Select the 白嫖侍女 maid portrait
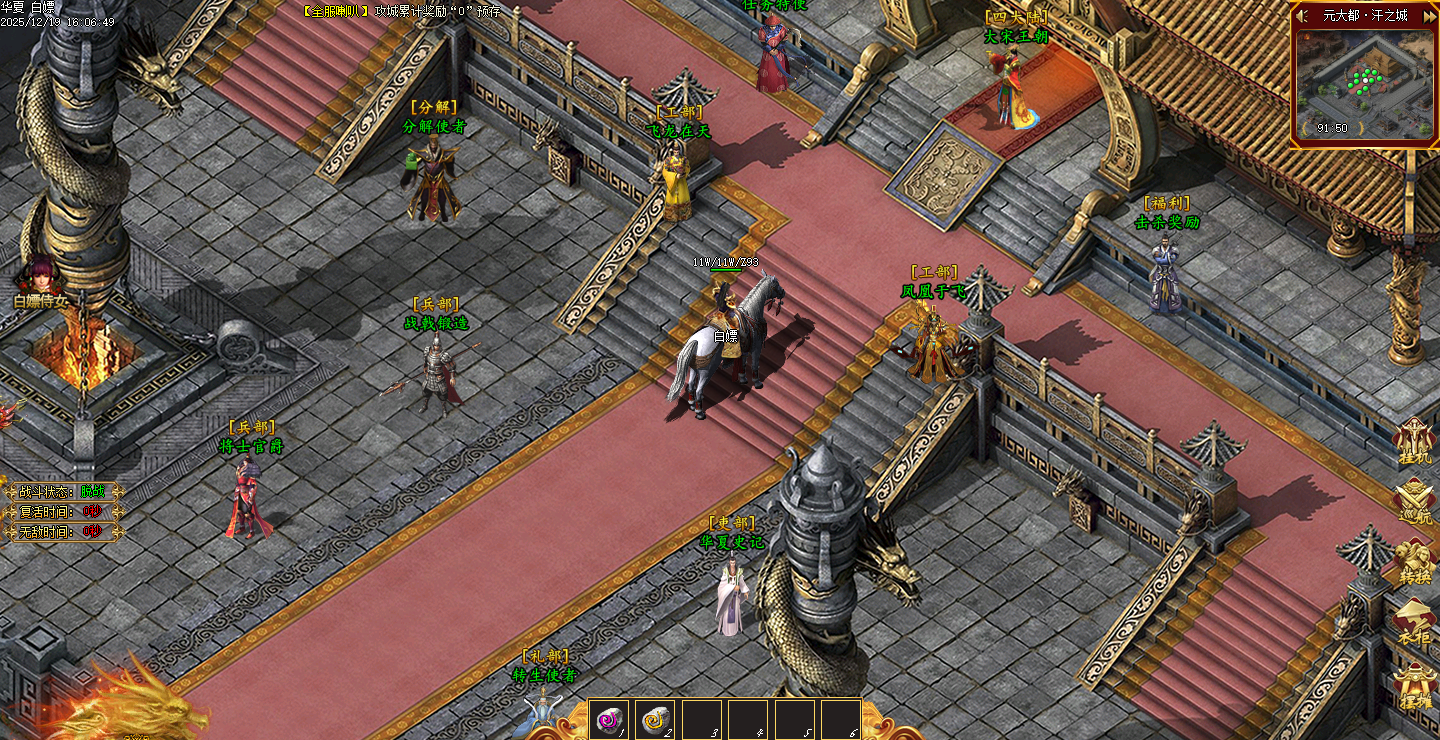The height and width of the screenshot is (740, 1440). [41, 272]
